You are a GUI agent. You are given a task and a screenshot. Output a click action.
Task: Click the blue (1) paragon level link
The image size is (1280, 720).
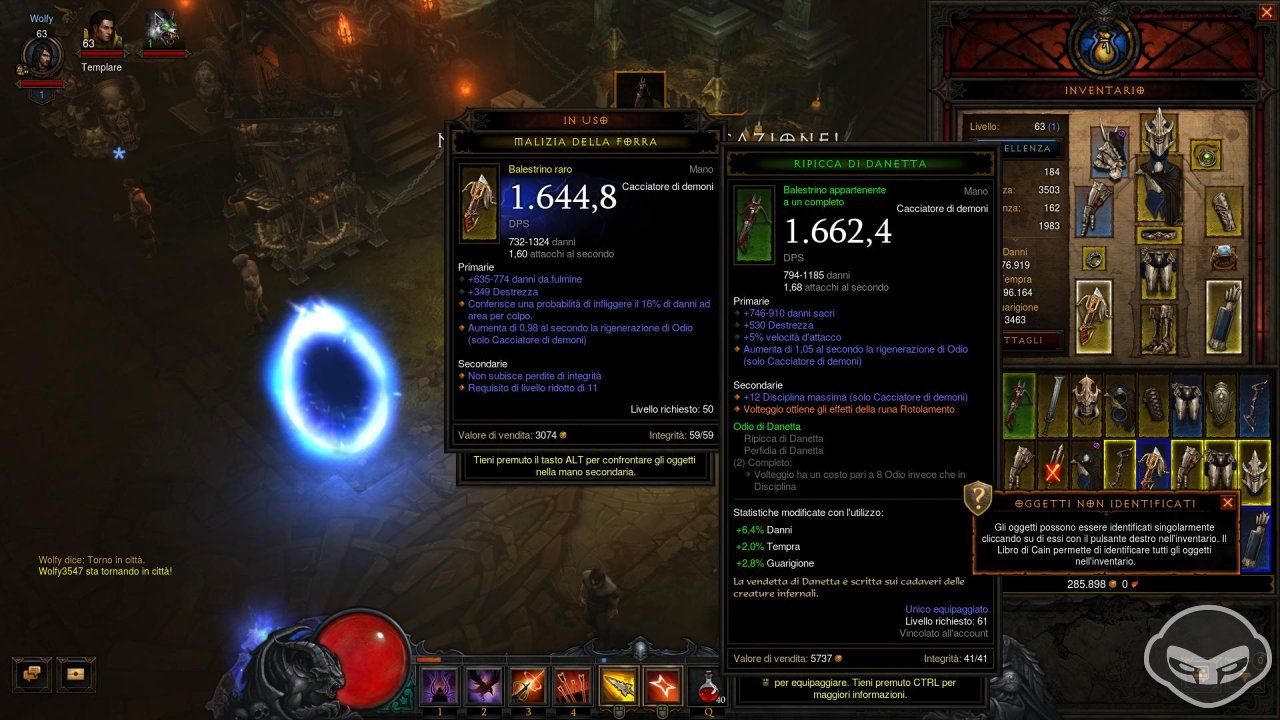(1053, 126)
